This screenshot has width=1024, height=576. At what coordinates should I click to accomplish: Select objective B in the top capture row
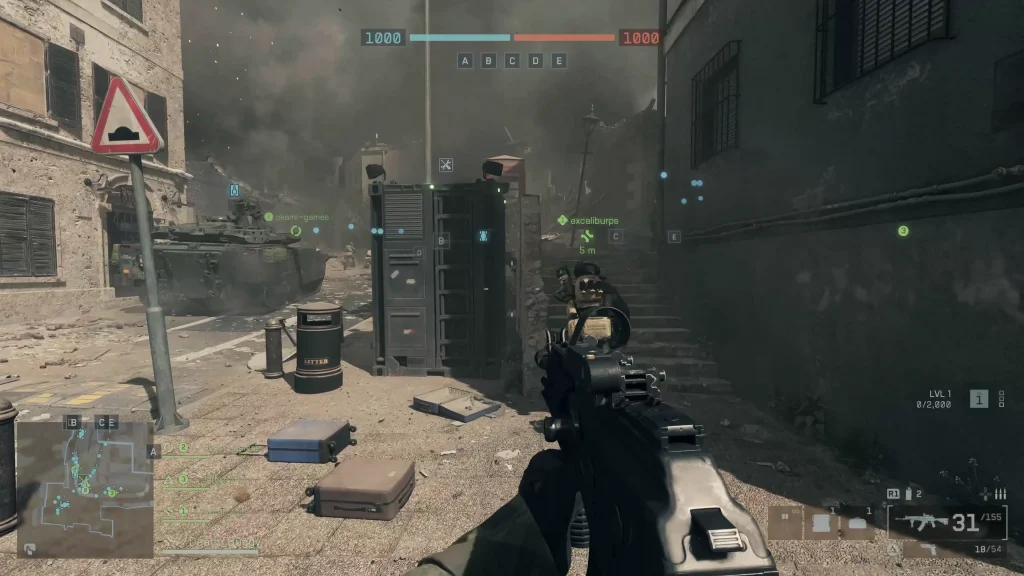click(488, 61)
